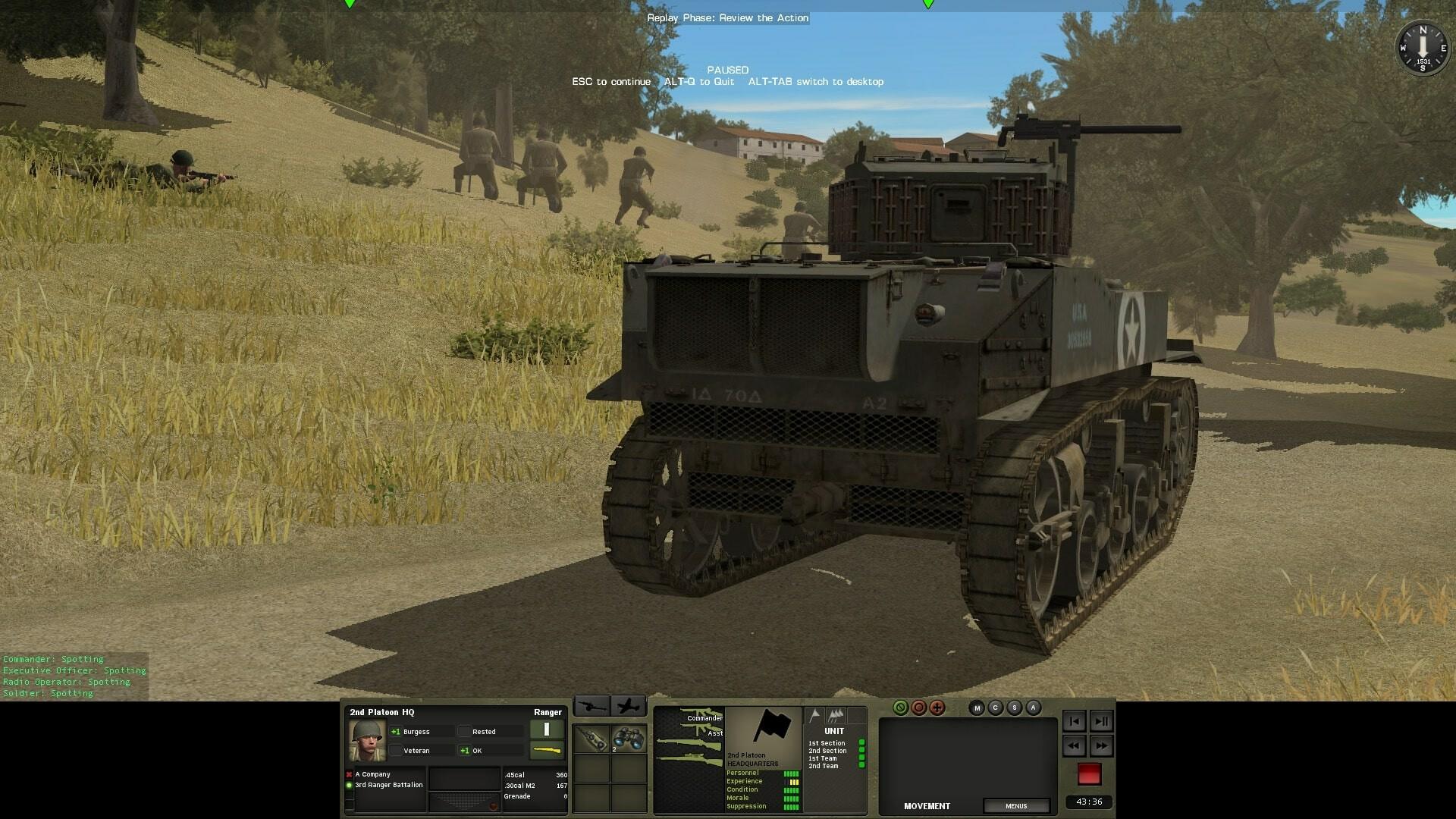The width and height of the screenshot is (1456, 819).
Task: Switch to the terrain markers tab
Action: click(x=836, y=716)
